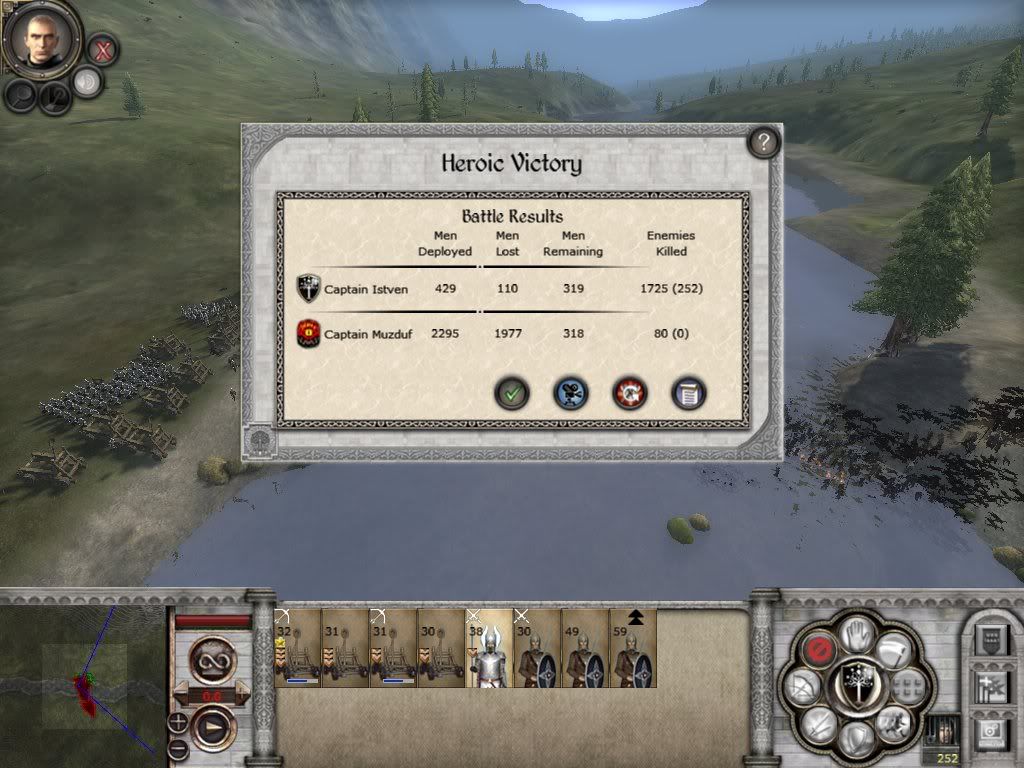Image resolution: width=1024 pixels, height=768 pixels.
Task: Select the silver-armored knight unit card
Action: click(x=489, y=648)
